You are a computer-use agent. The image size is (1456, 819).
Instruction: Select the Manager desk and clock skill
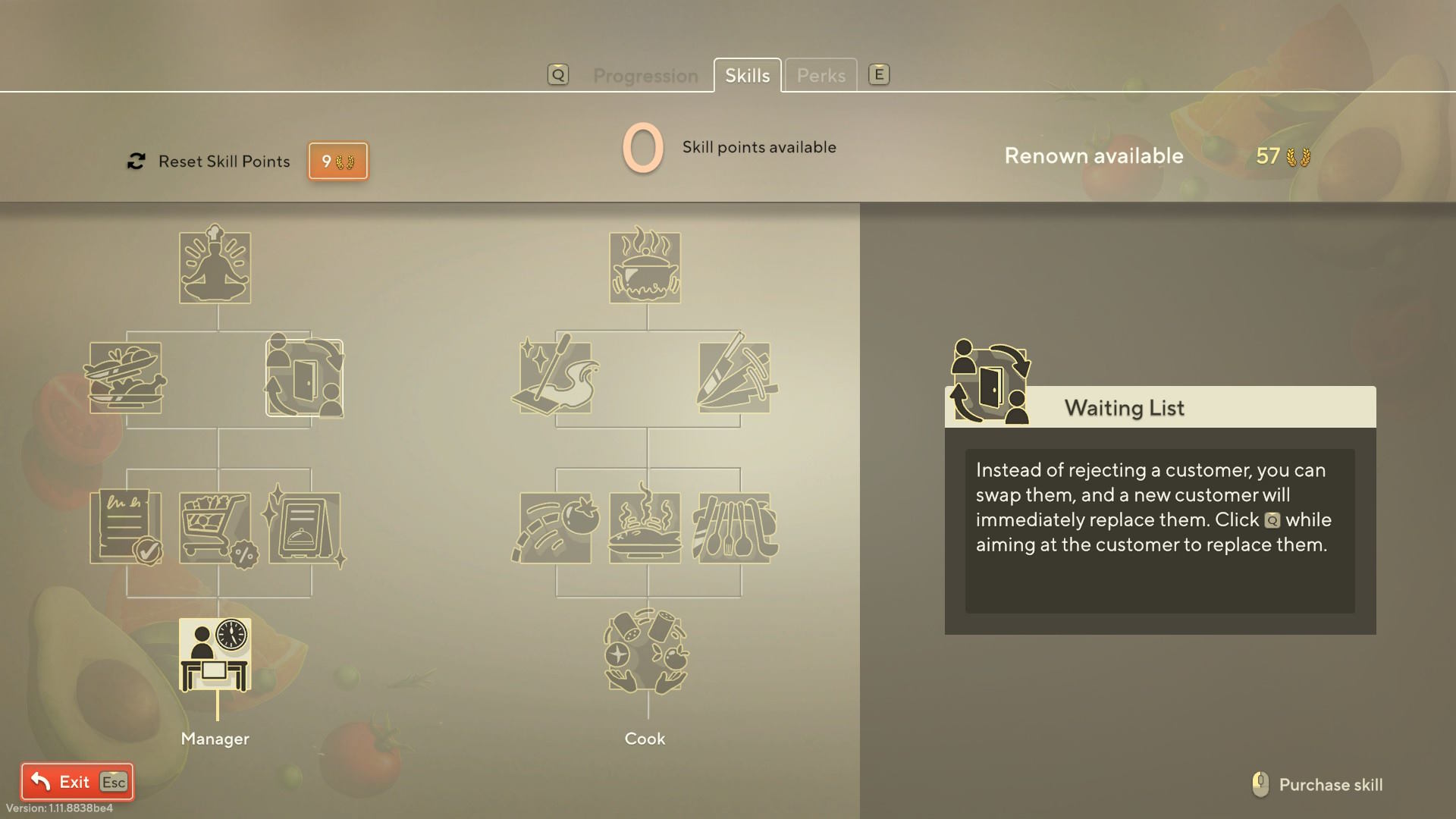pos(215,654)
